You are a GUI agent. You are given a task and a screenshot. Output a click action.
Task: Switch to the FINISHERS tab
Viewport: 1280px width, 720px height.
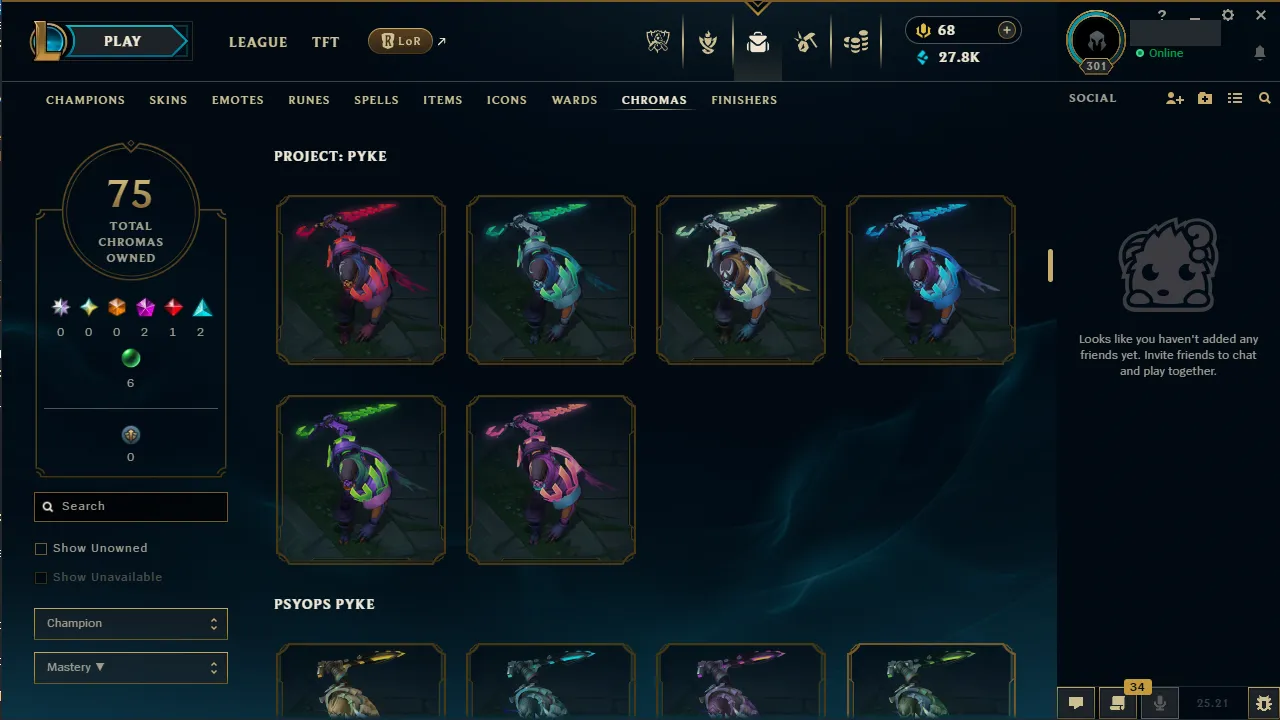[744, 100]
